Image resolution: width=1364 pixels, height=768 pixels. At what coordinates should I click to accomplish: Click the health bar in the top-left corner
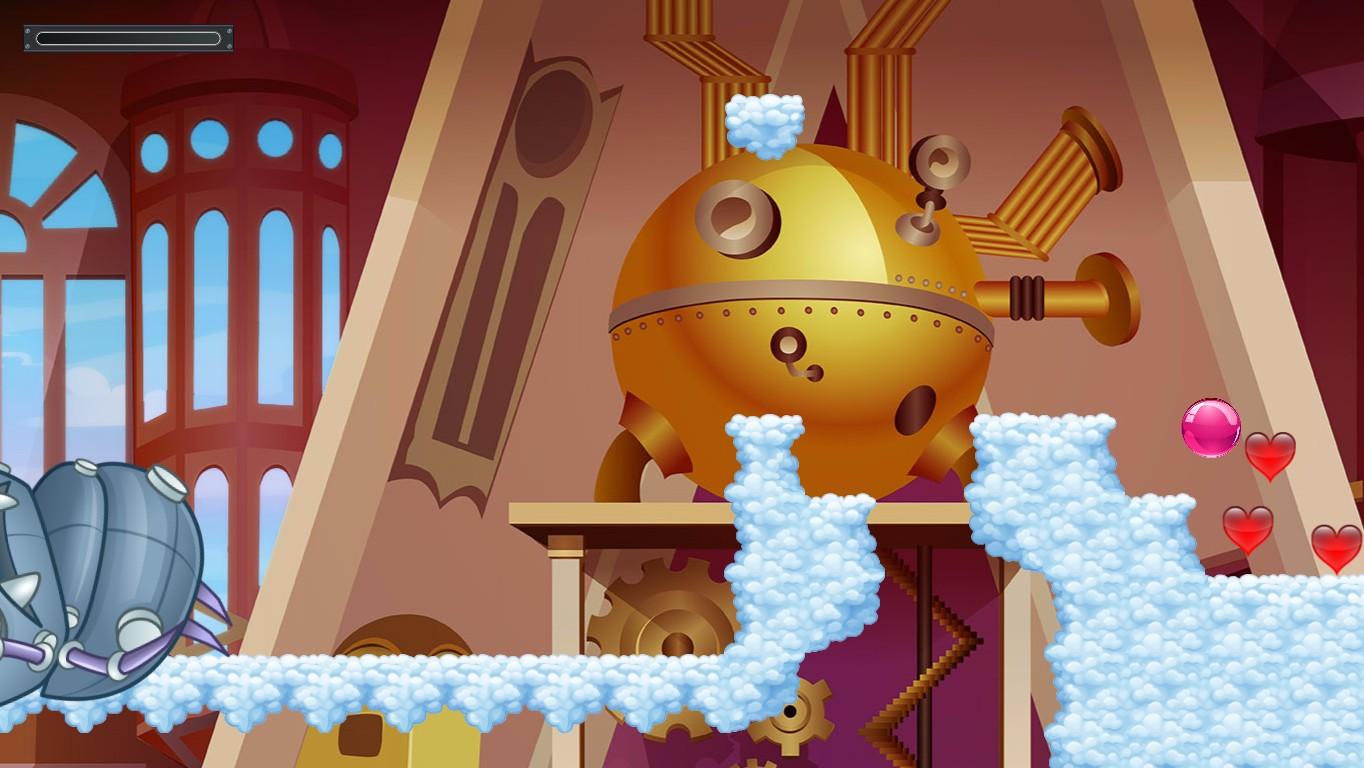tap(127, 36)
